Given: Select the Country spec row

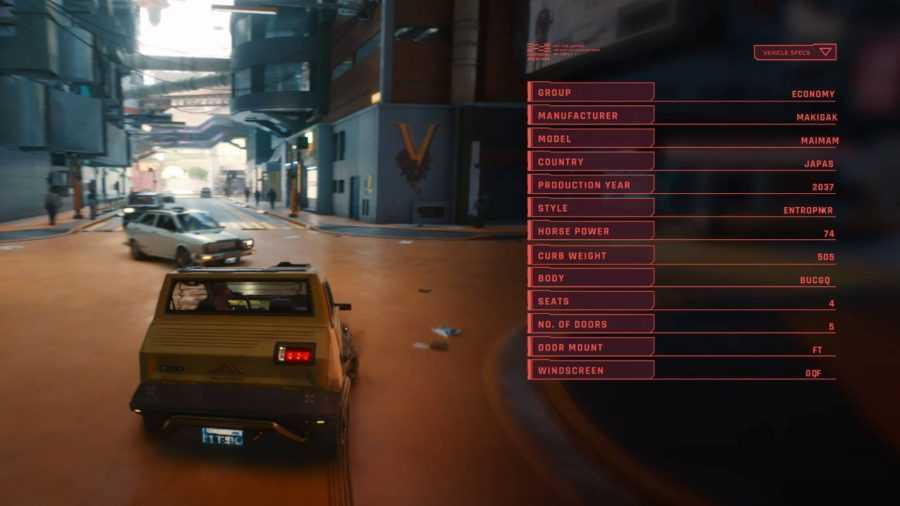Looking at the screenshot, I should pyautogui.click(x=590, y=161).
